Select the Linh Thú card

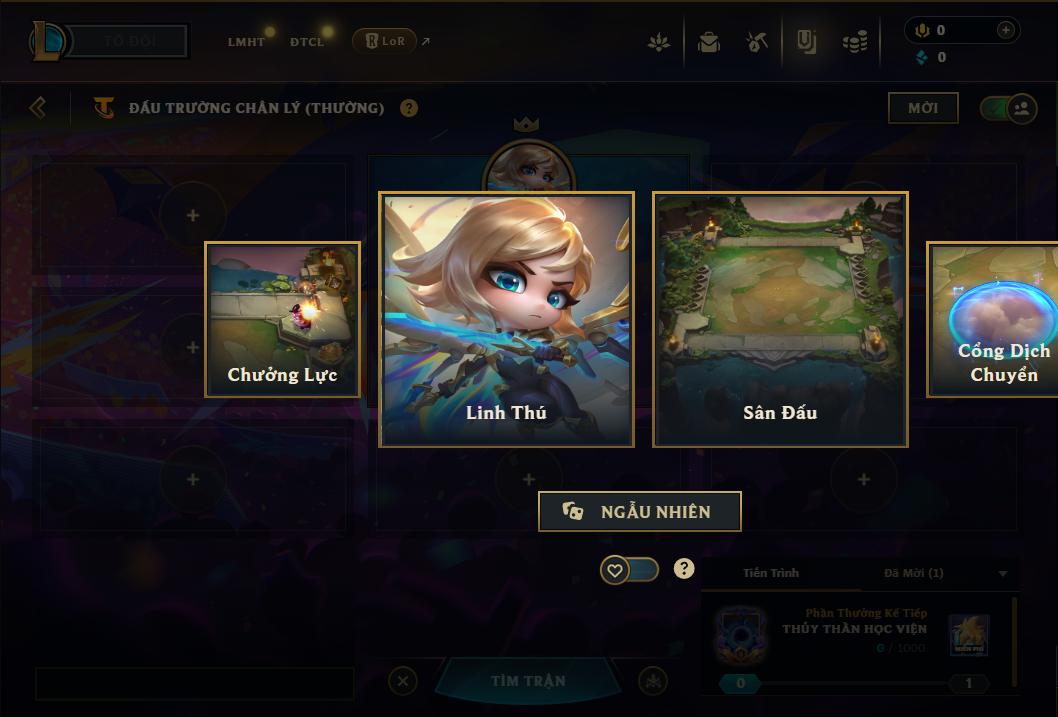pos(506,319)
